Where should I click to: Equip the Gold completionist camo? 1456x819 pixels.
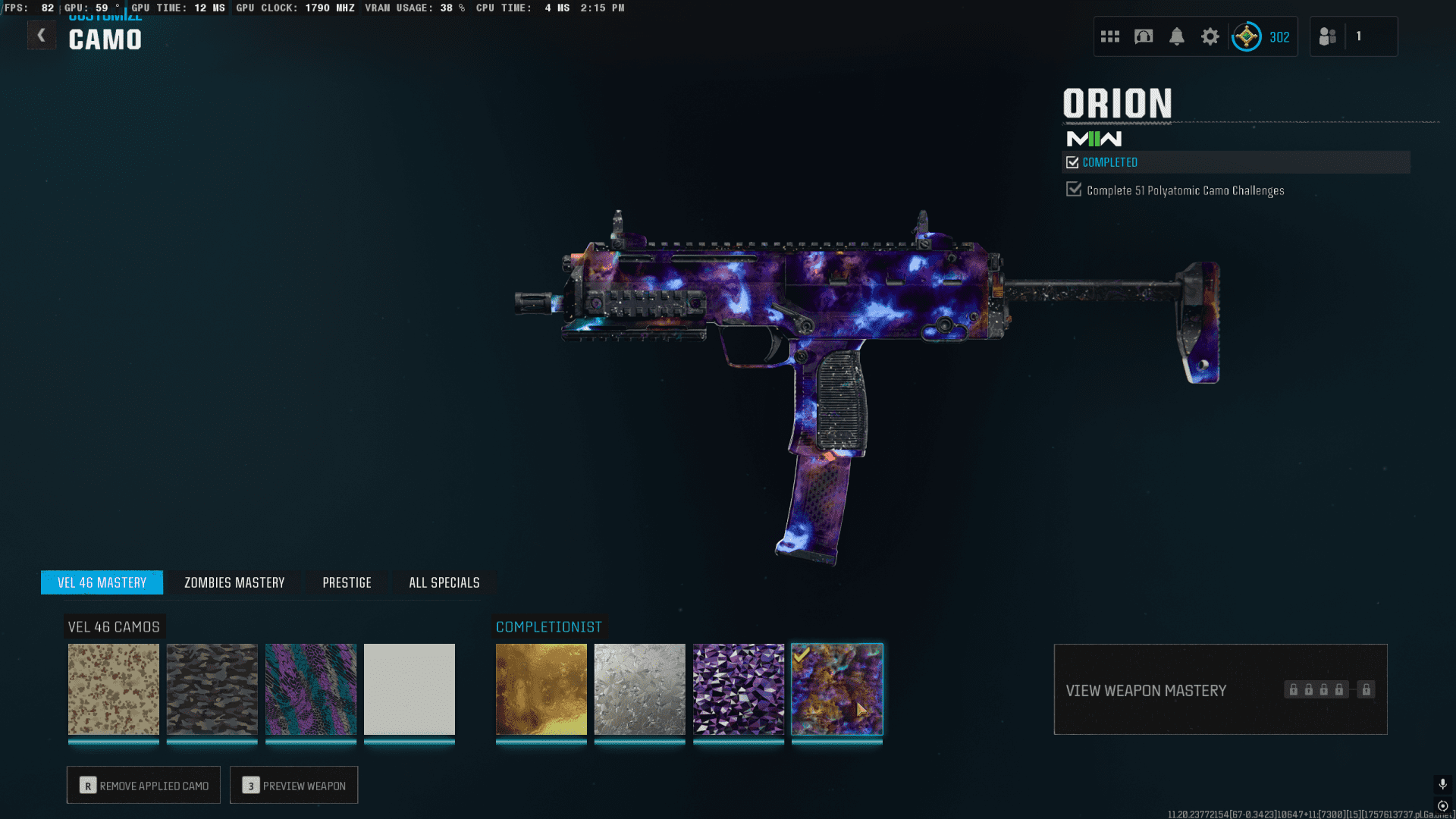(x=541, y=689)
